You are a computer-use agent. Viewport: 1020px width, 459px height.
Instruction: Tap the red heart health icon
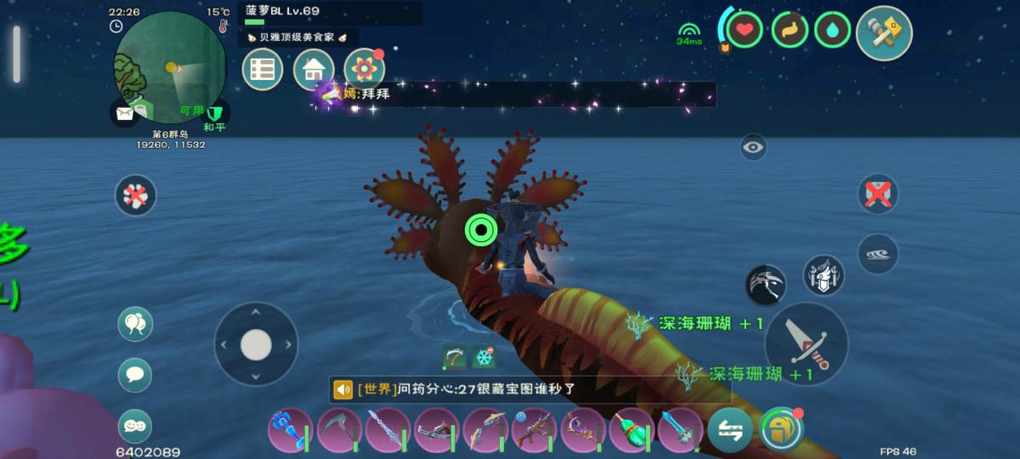[x=743, y=30]
